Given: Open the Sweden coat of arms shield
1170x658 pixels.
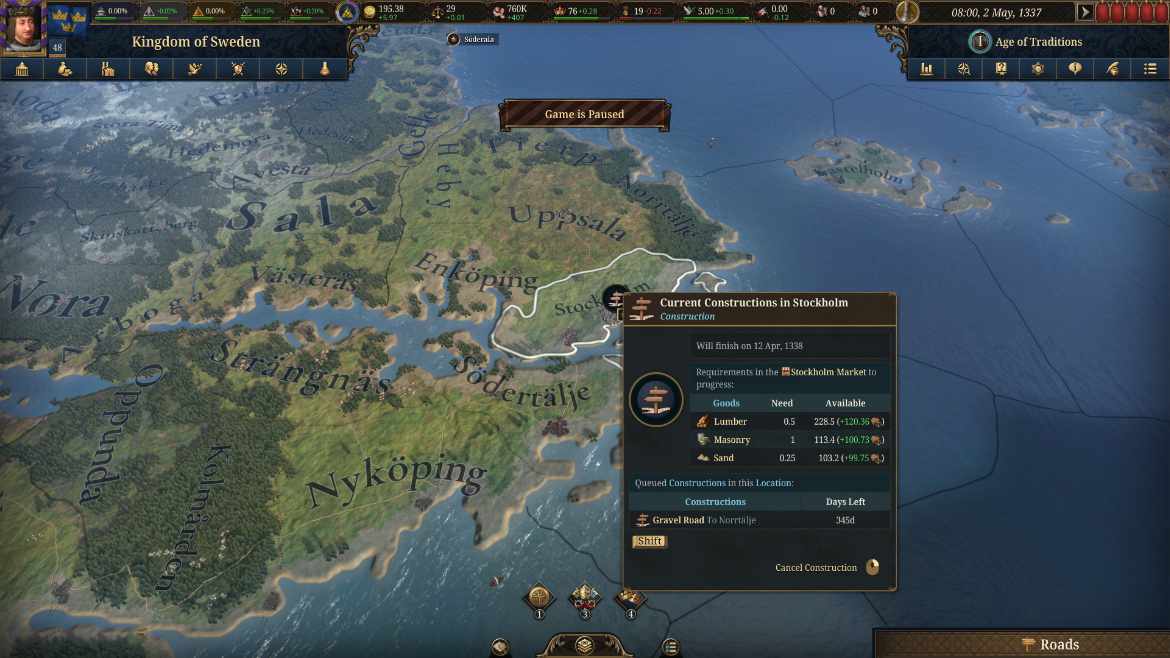Looking at the screenshot, I should 68,18.
